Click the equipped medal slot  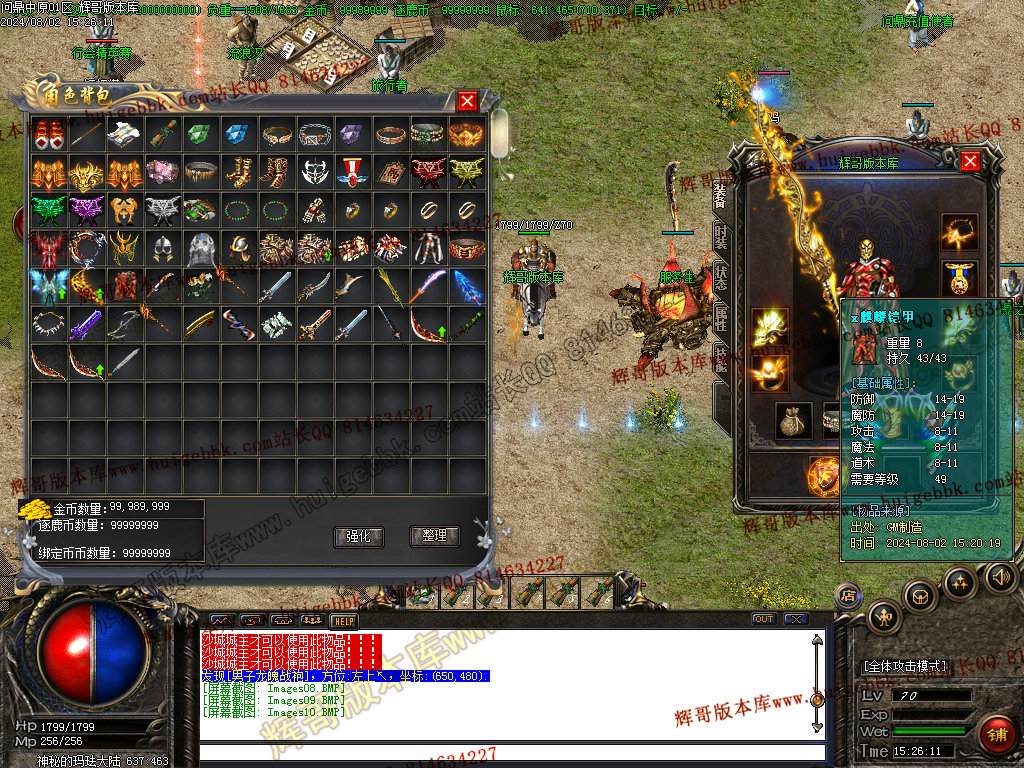[959, 277]
